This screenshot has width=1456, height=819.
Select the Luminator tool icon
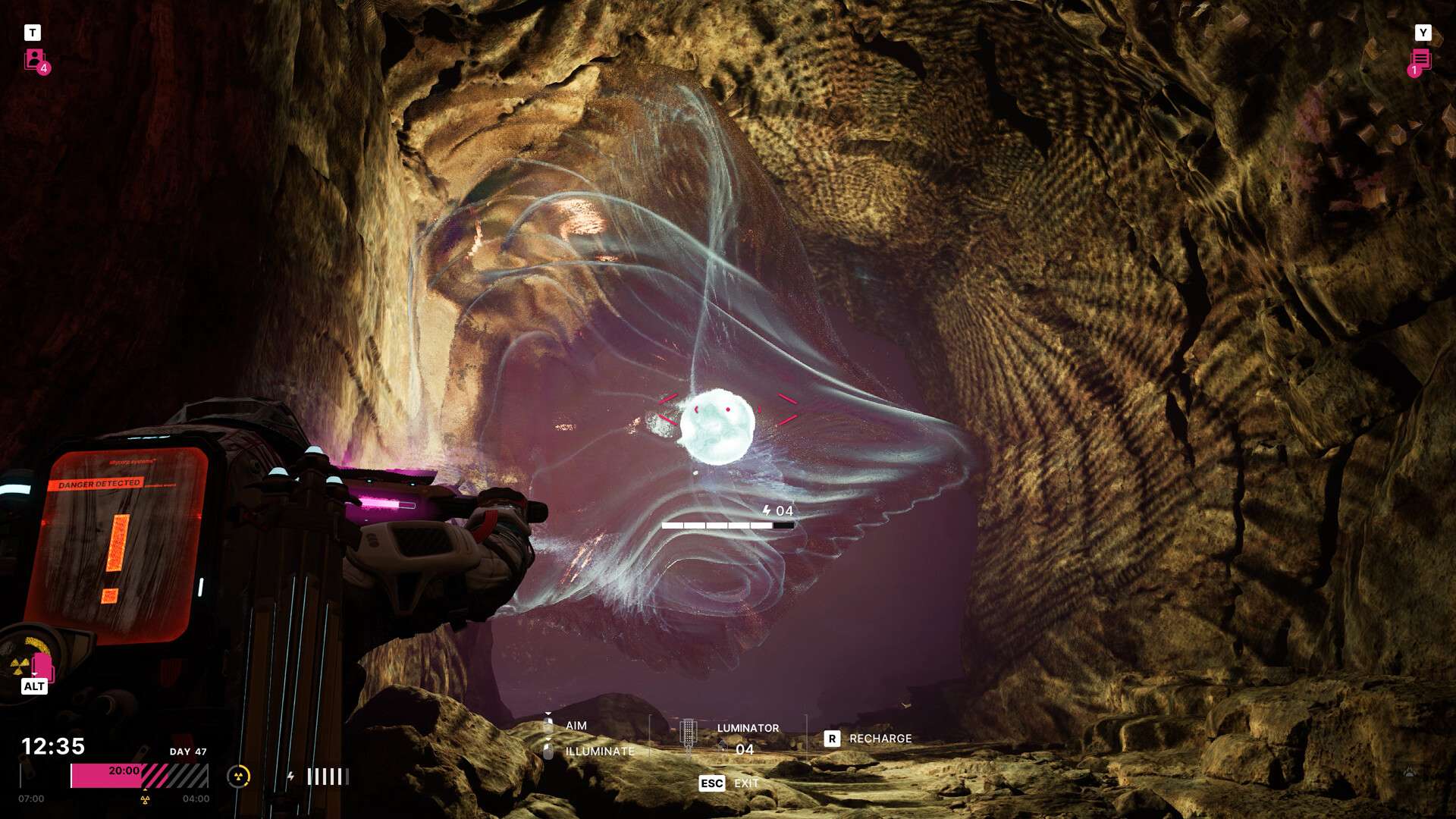(x=688, y=736)
